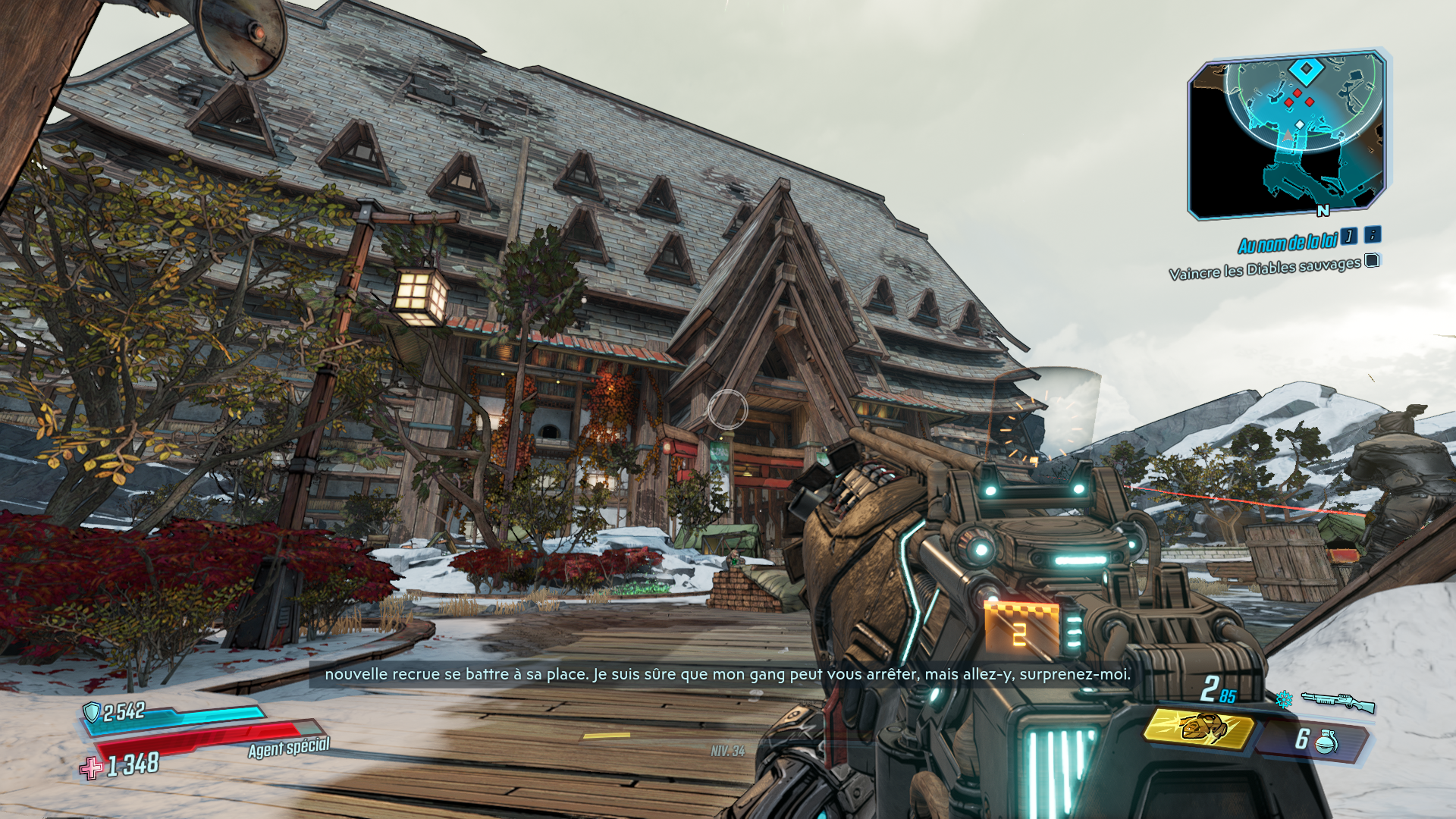This screenshot has height=819, width=1456.
Task: Click the equipped shotgun weapon icon
Action: [1338, 701]
